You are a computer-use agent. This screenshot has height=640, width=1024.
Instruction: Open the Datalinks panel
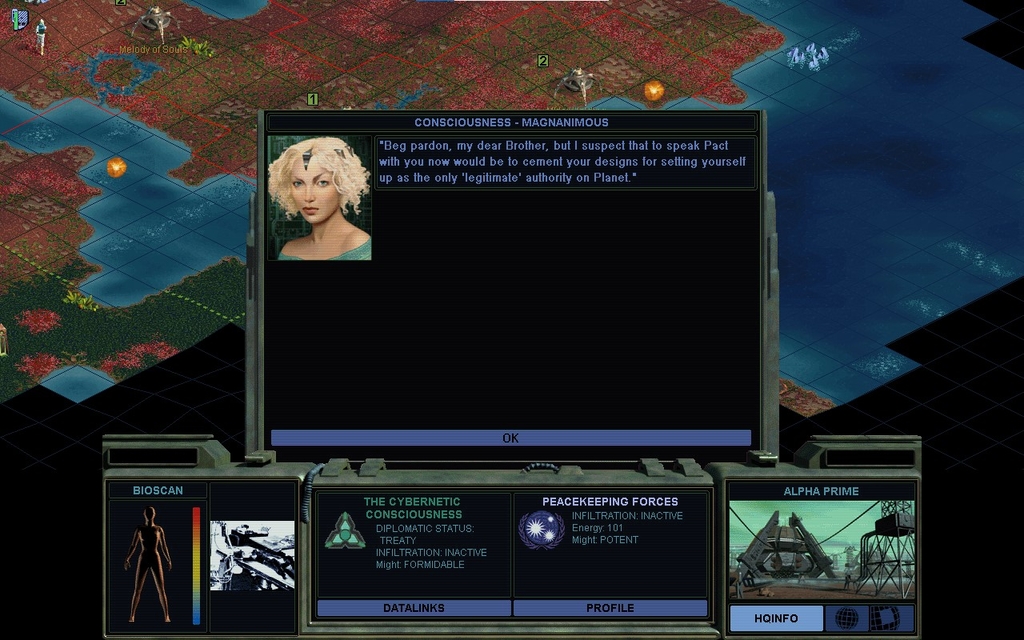tap(413, 608)
